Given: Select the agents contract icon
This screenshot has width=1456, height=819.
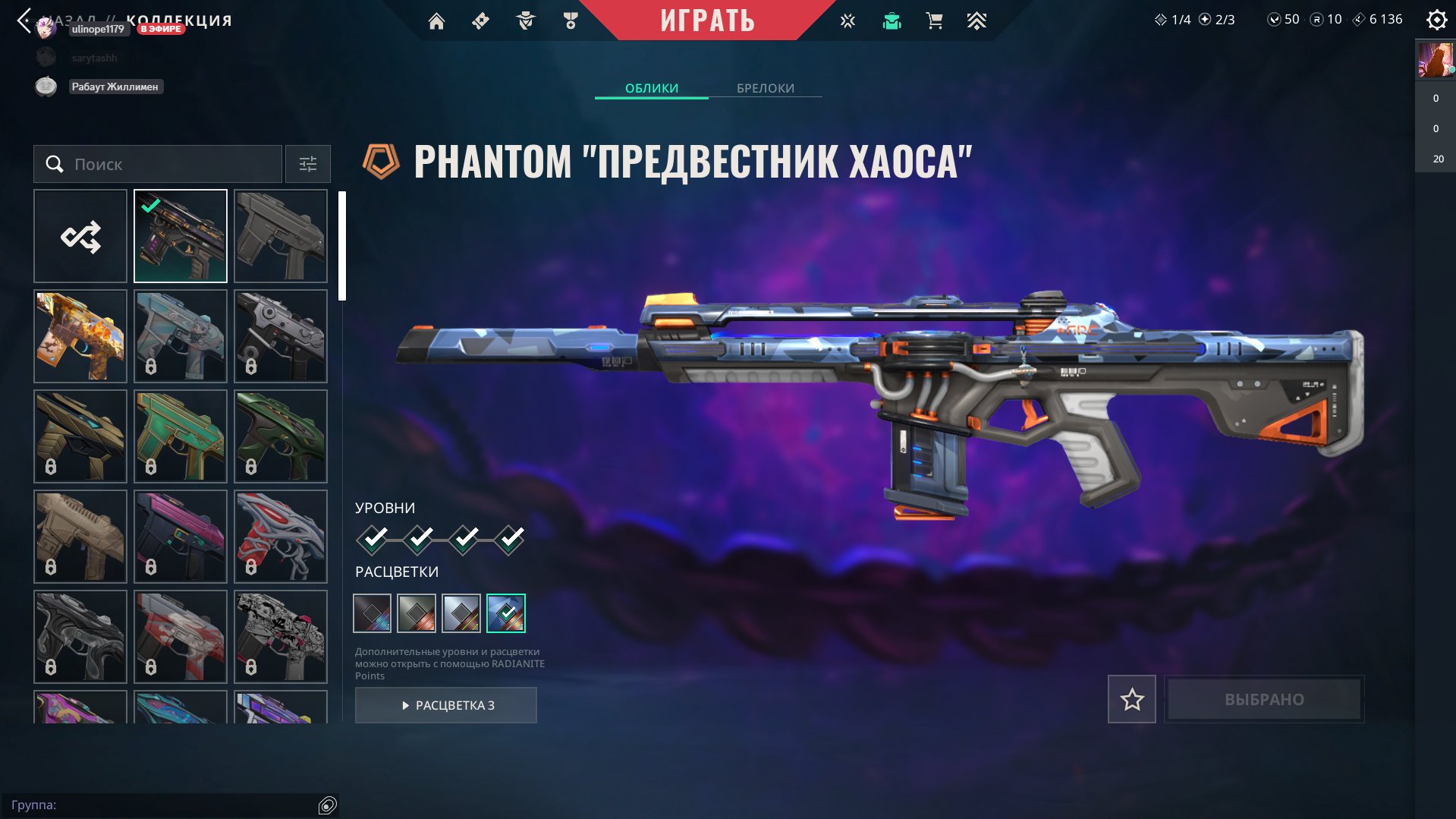Looking at the screenshot, I should coord(525,20).
